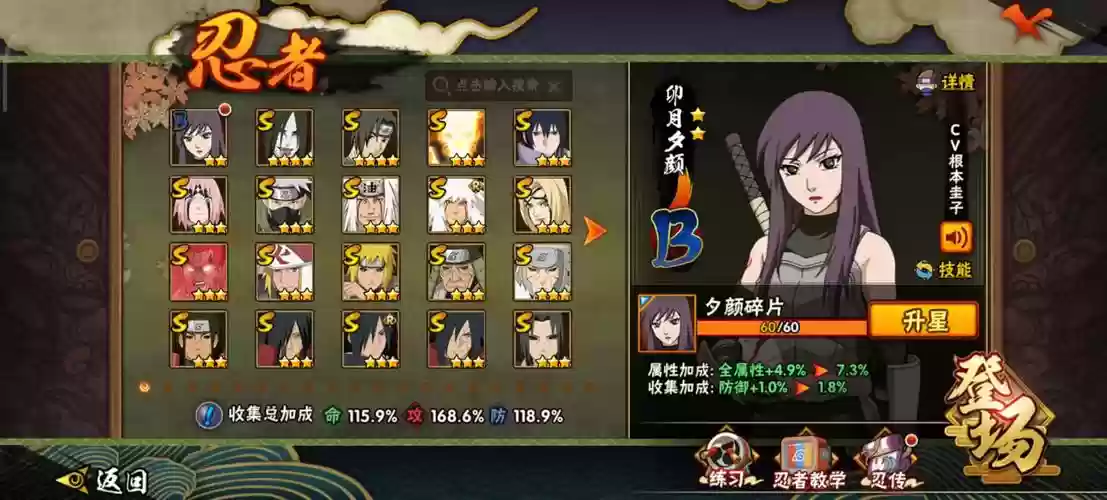Open the 忍者教学 ninja tutorial

808,462
